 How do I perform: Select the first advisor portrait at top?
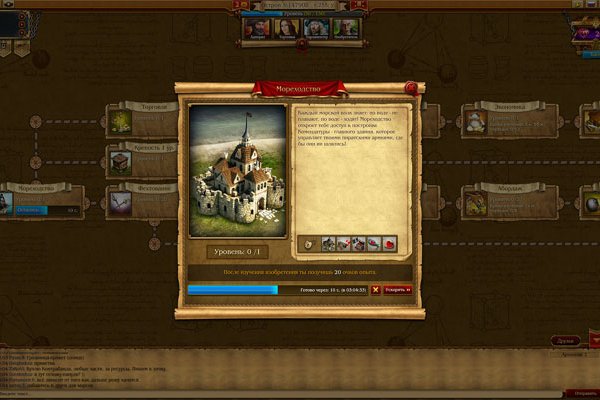coord(255,30)
